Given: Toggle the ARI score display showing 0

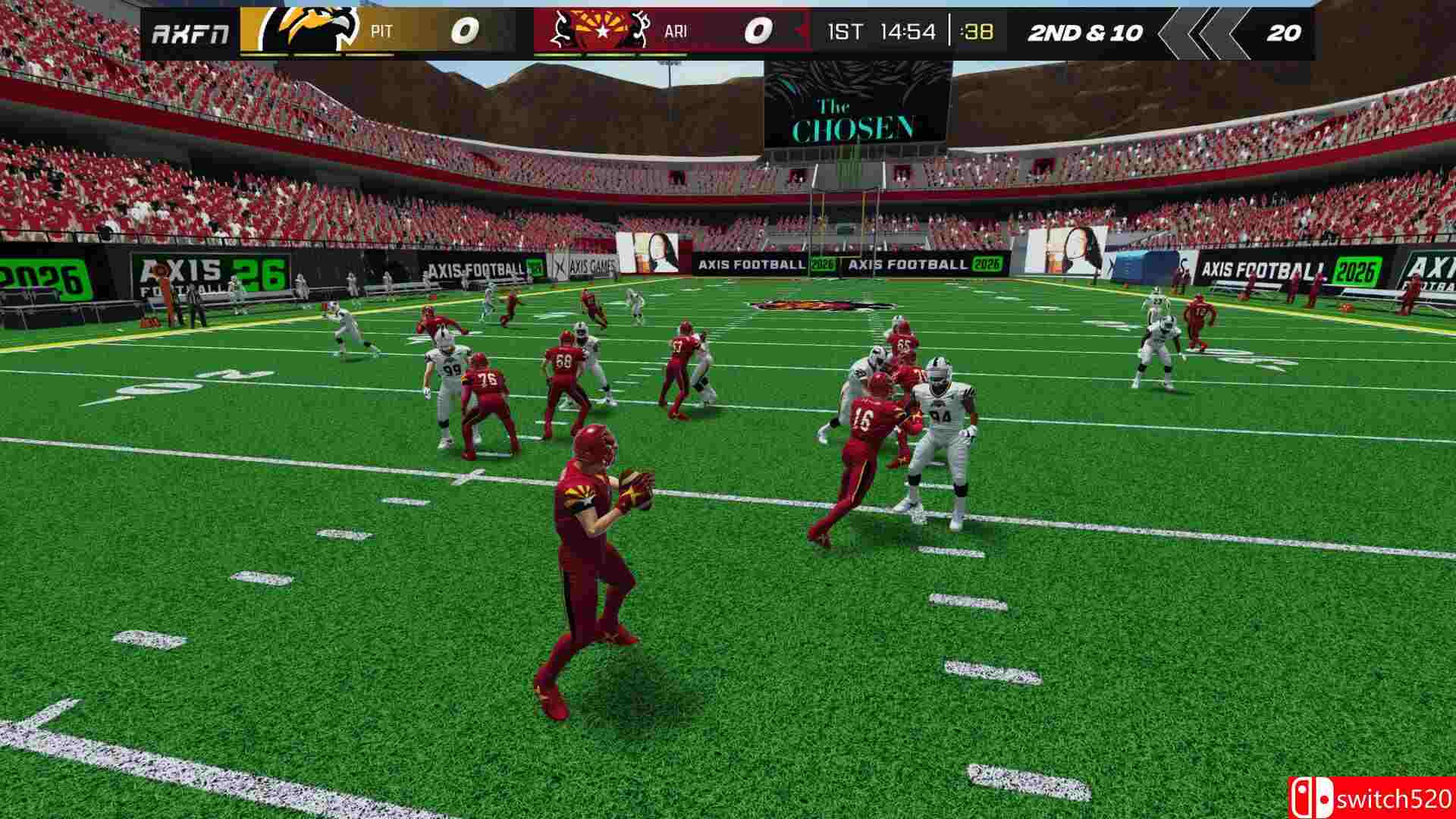Looking at the screenshot, I should pyautogui.click(x=760, y=30).
